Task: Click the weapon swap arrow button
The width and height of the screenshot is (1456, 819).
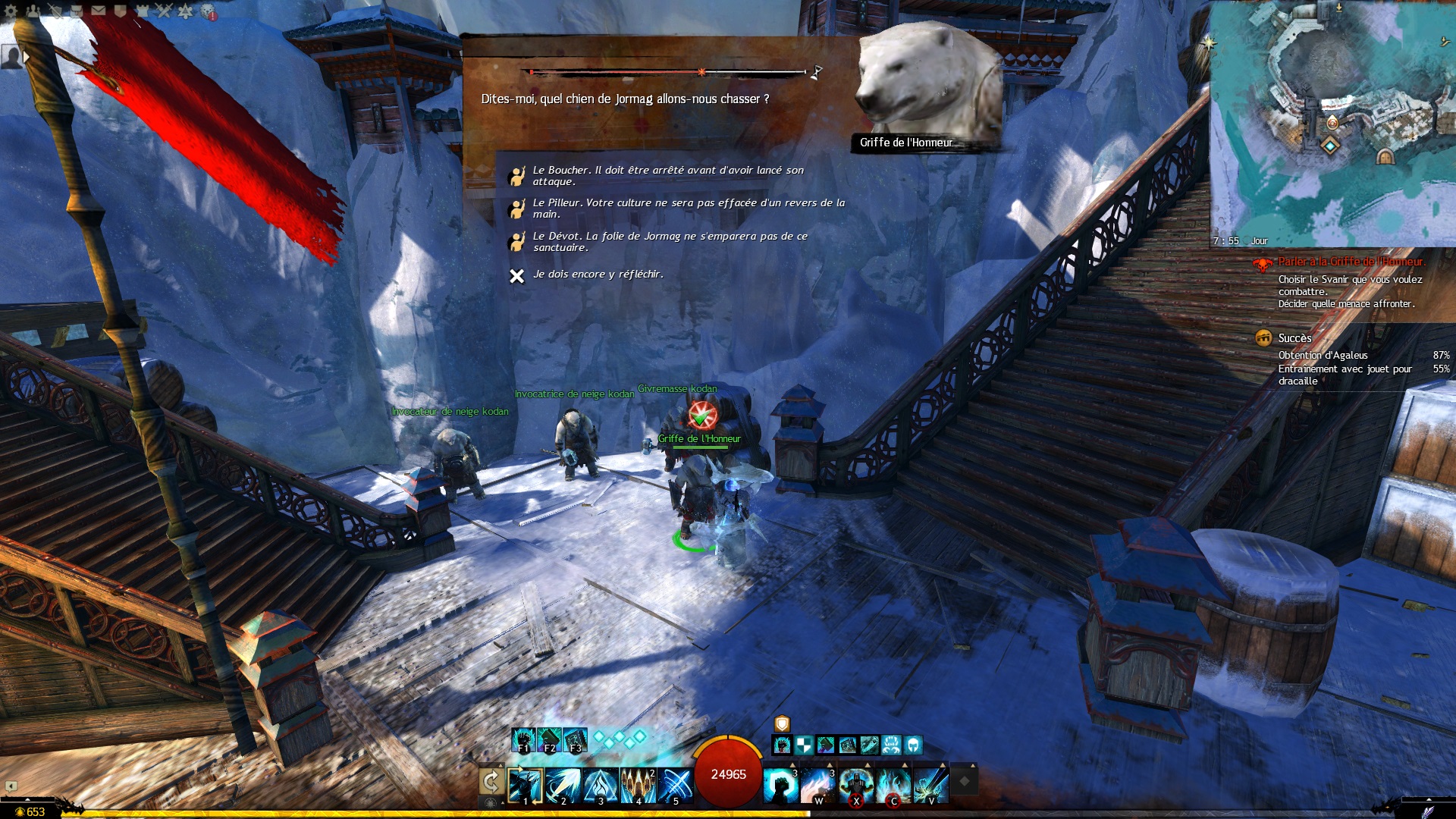Action: click(491, 781)
